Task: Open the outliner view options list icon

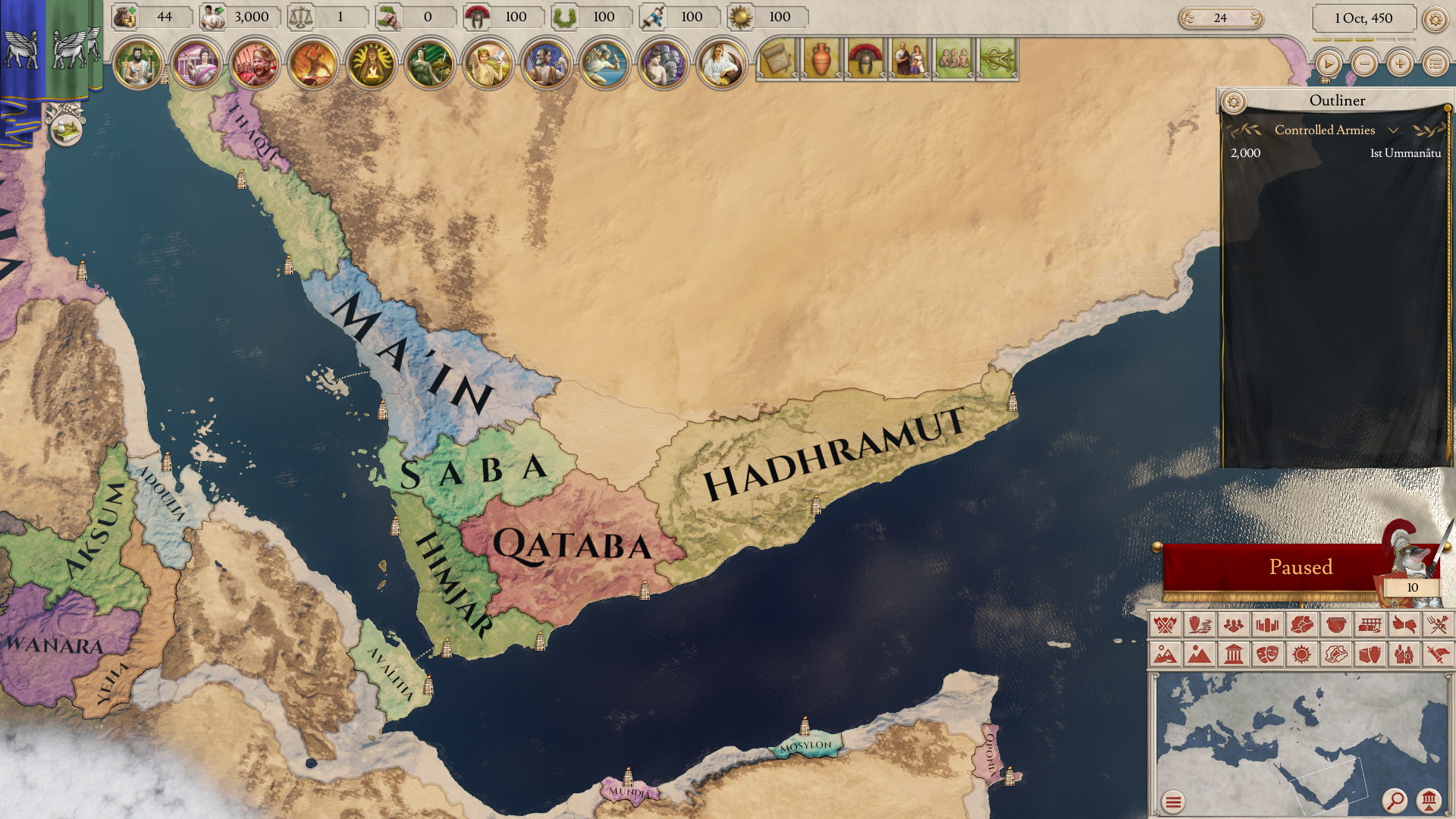Action: (x=1435, y=64)
